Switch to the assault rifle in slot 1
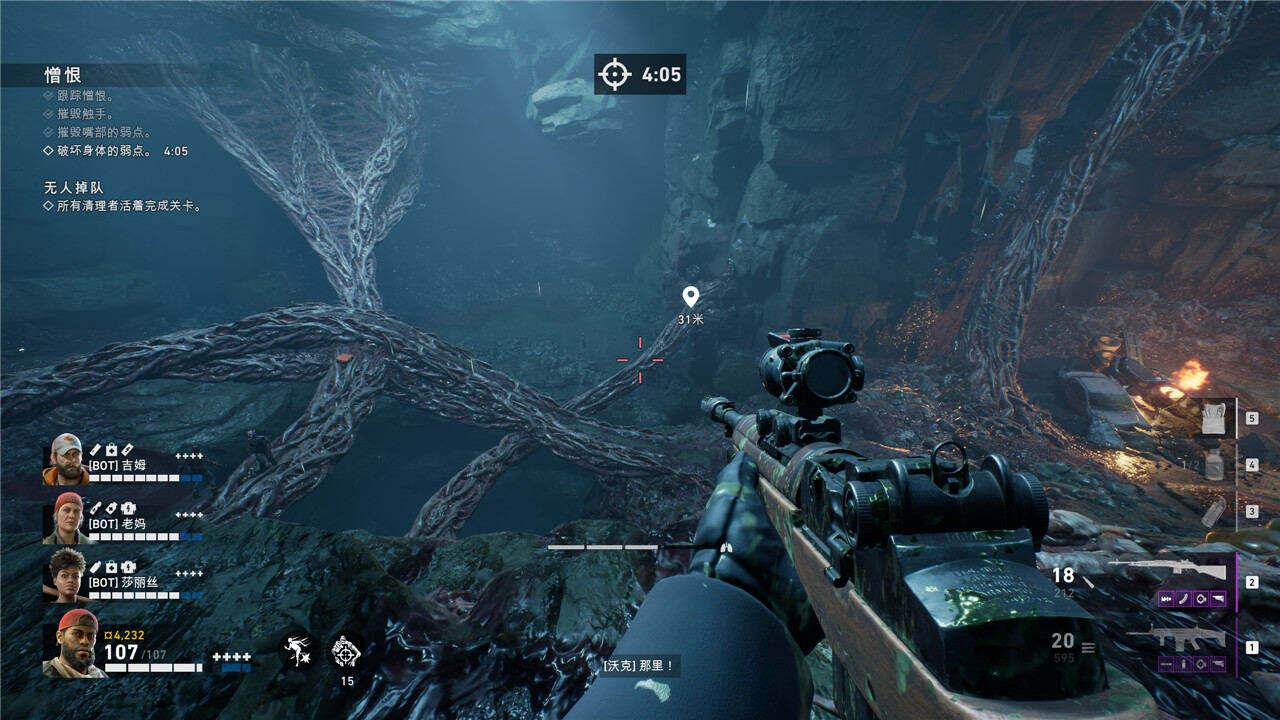 click(1177, 638)
